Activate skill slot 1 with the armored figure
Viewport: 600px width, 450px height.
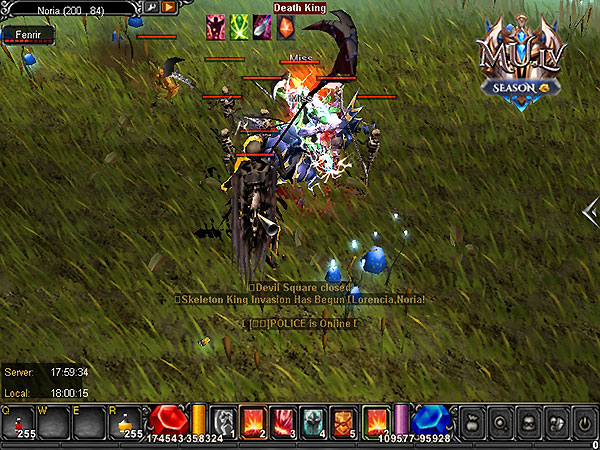[x=224, y=421]
